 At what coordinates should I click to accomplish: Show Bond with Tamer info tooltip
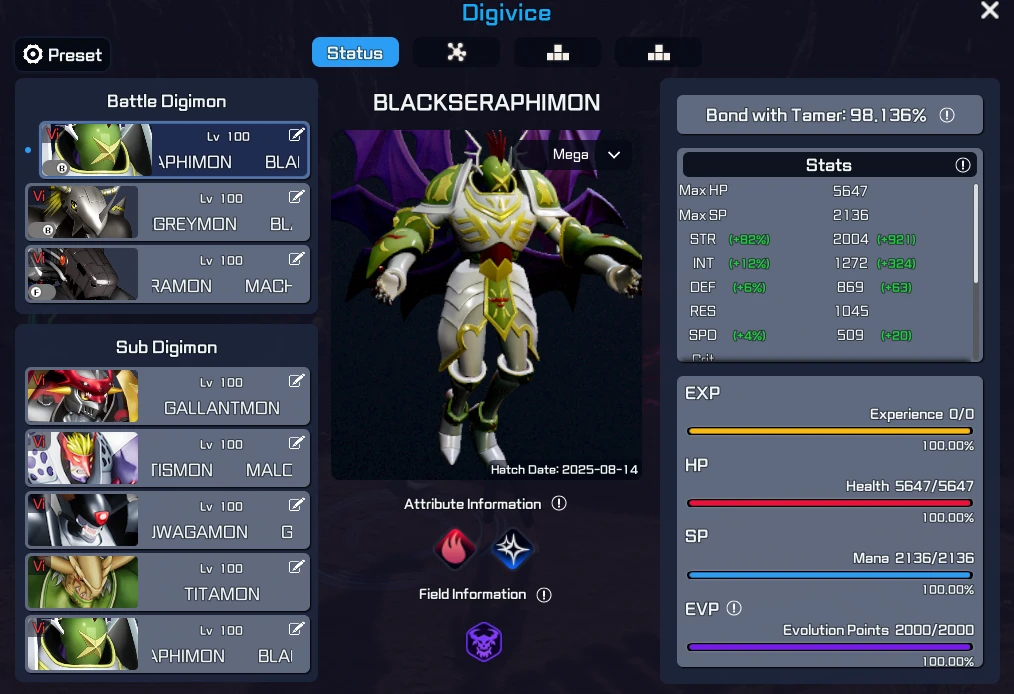(947, 115)
